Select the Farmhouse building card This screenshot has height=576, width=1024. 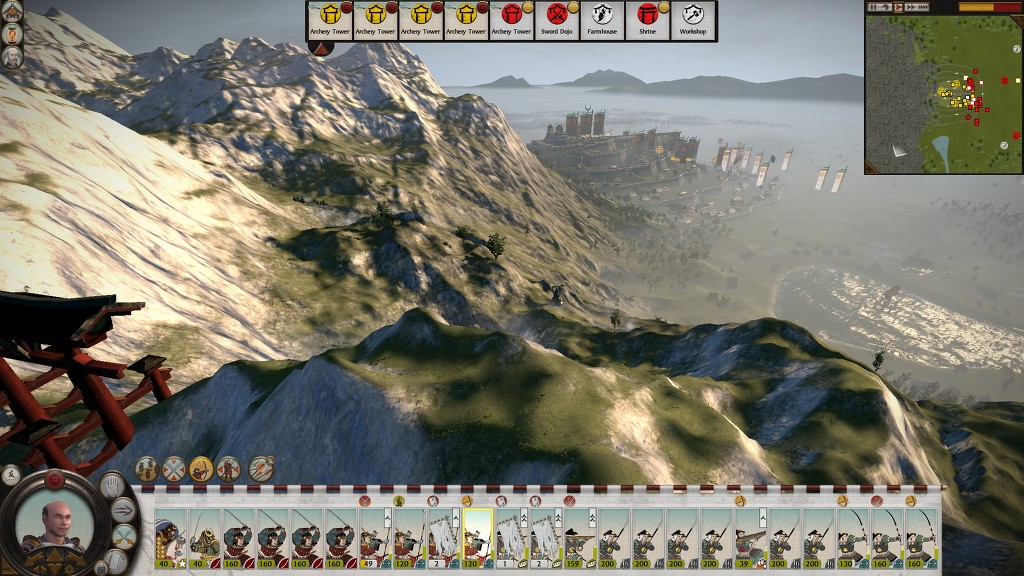tap(602, 20)
